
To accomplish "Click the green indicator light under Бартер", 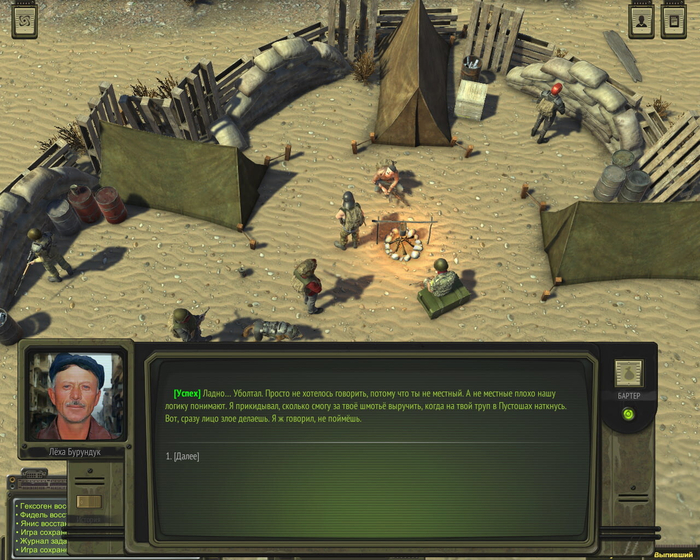I will 628,414.
